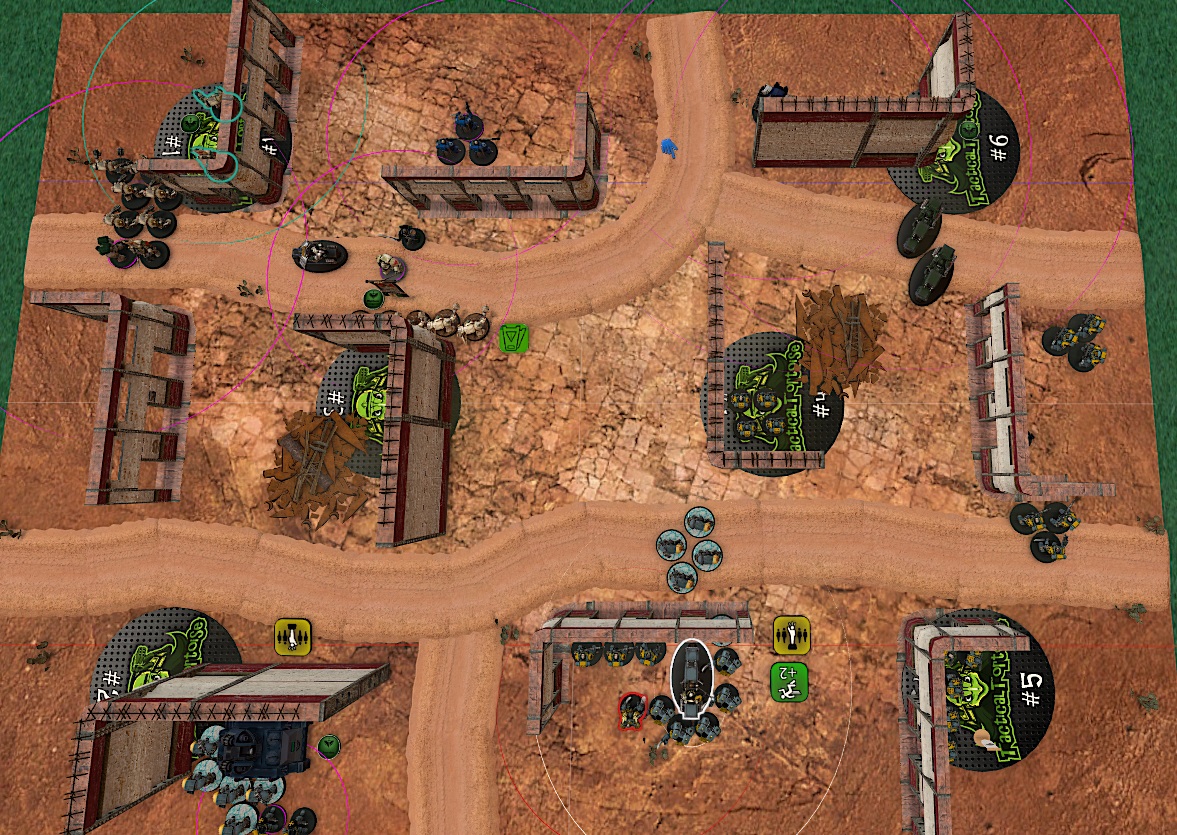
Task: Select the white-outlined vehicle unit
Action: (691, 679)
